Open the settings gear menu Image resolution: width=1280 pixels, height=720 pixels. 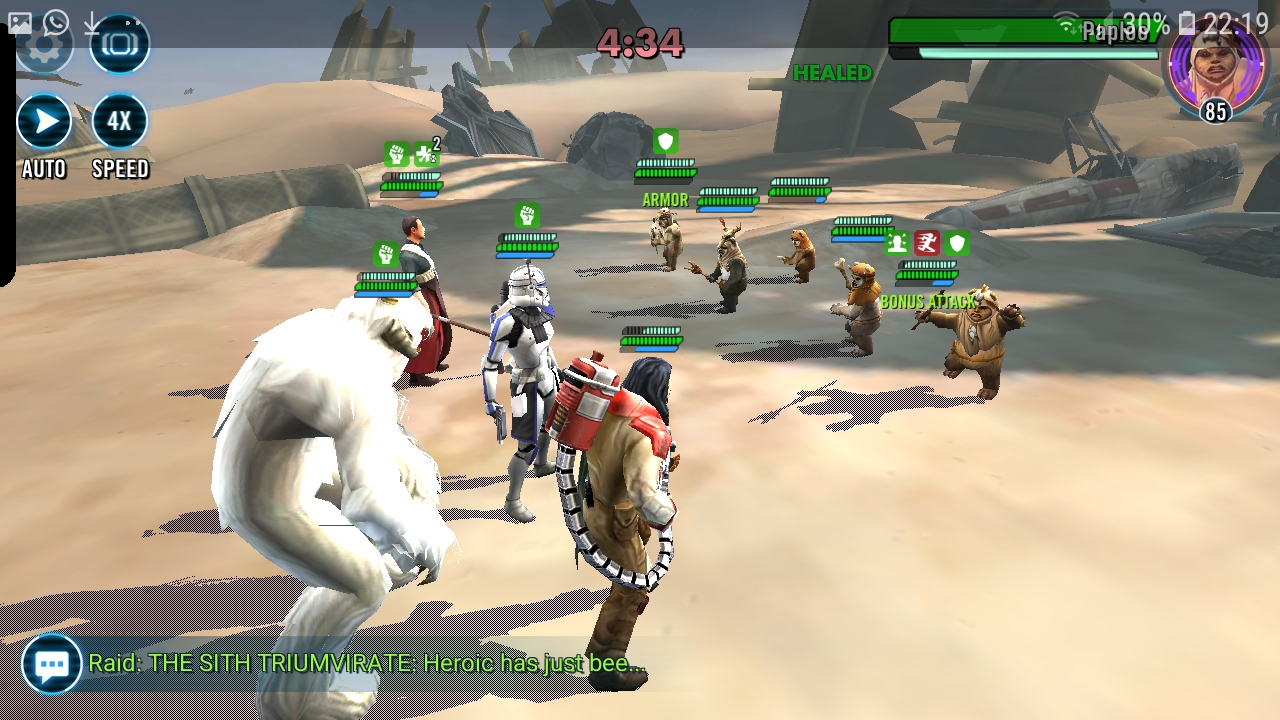(x=44, y=46)
